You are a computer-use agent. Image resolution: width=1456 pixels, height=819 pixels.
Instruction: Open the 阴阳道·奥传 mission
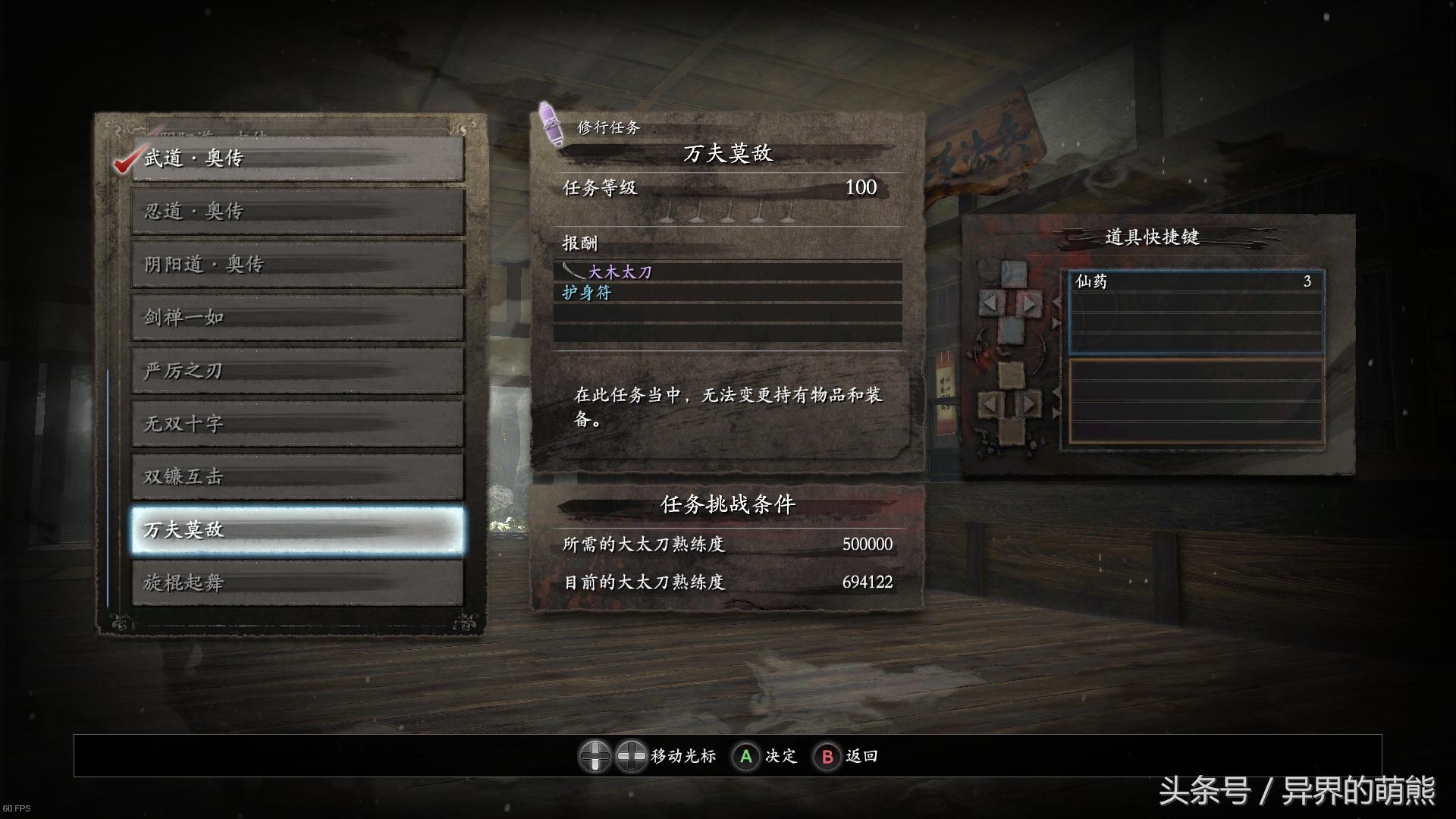pyautogui.click(x=297, y=265)
